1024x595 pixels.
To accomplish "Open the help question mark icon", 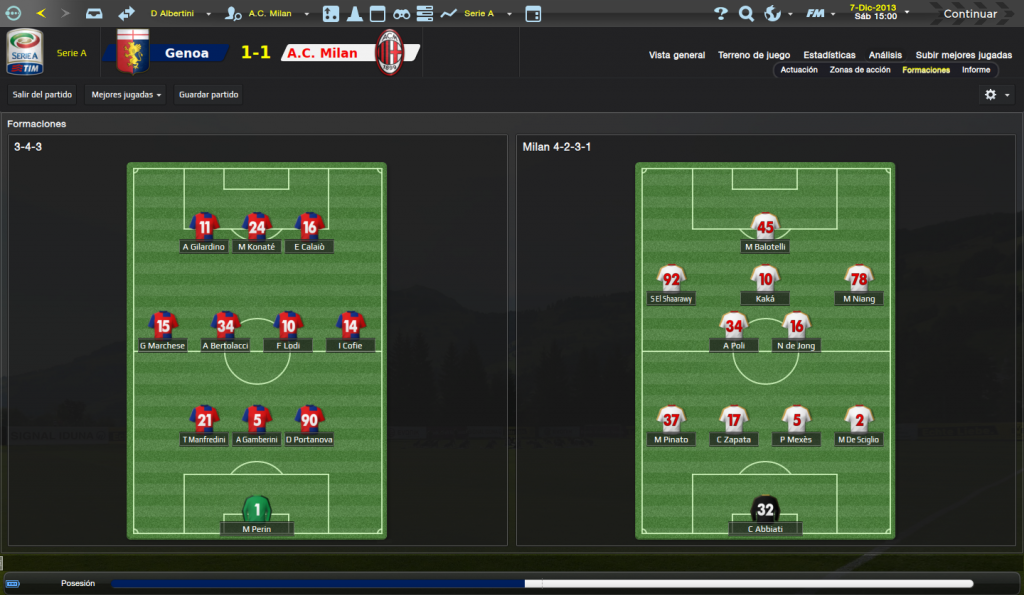I will click(721, 14).
